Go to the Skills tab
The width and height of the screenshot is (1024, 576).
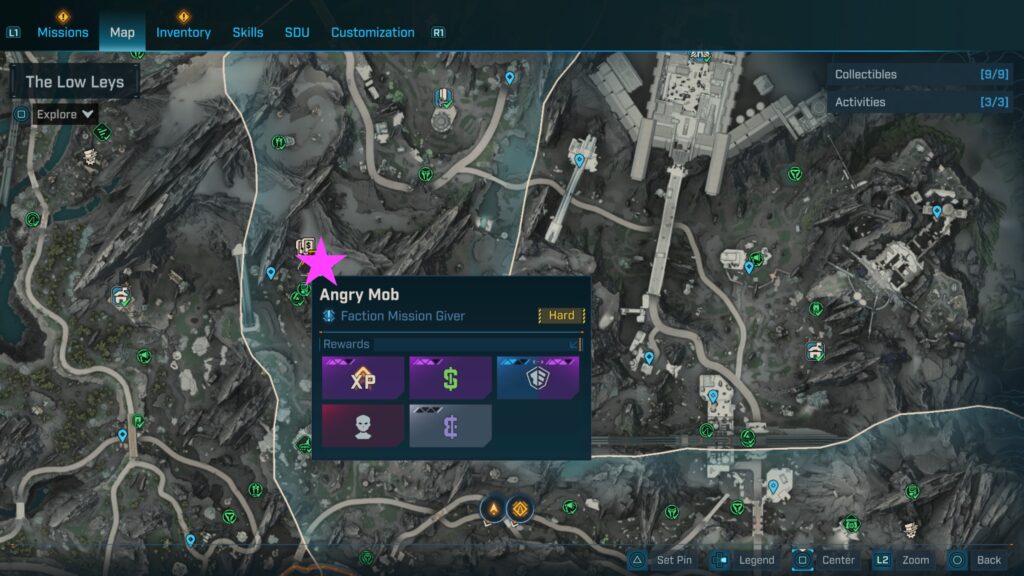point(248,32)
